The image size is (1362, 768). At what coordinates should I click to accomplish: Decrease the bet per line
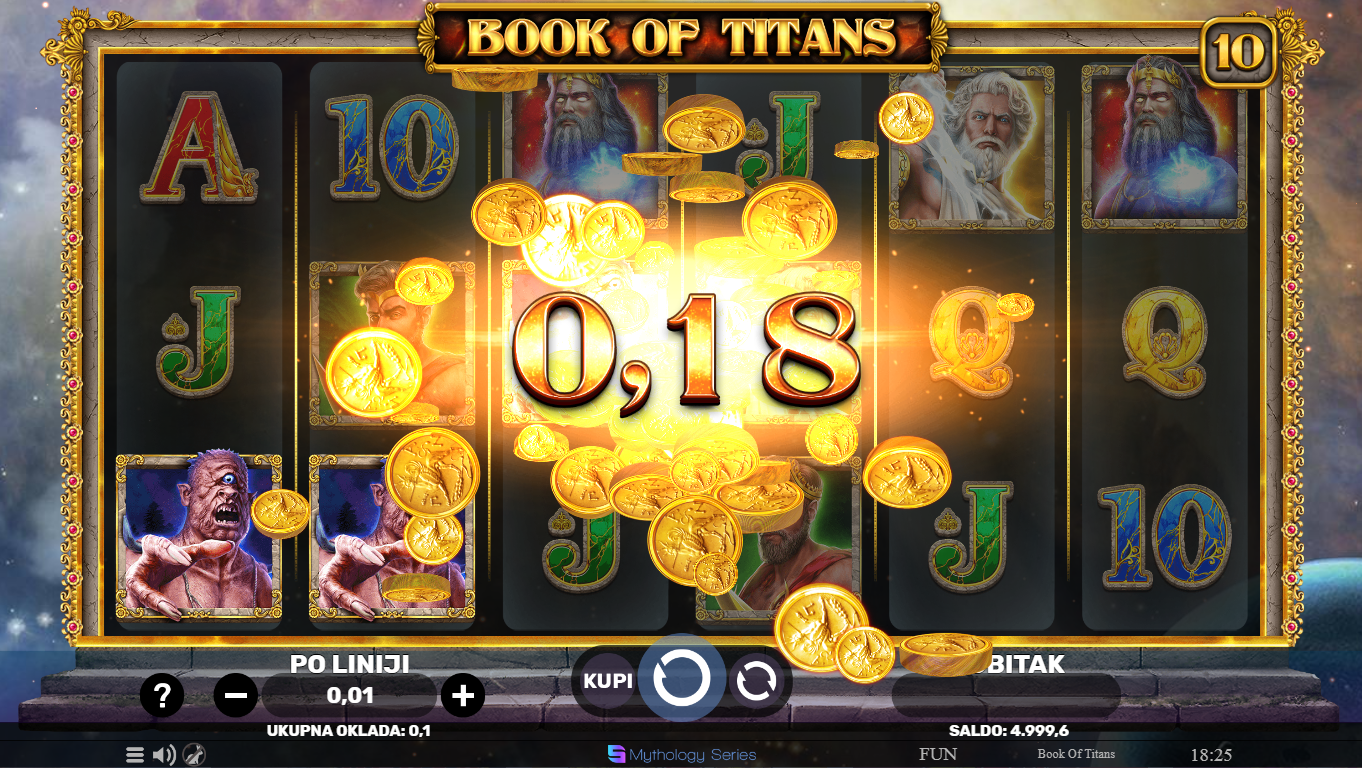tap(236, 694)
